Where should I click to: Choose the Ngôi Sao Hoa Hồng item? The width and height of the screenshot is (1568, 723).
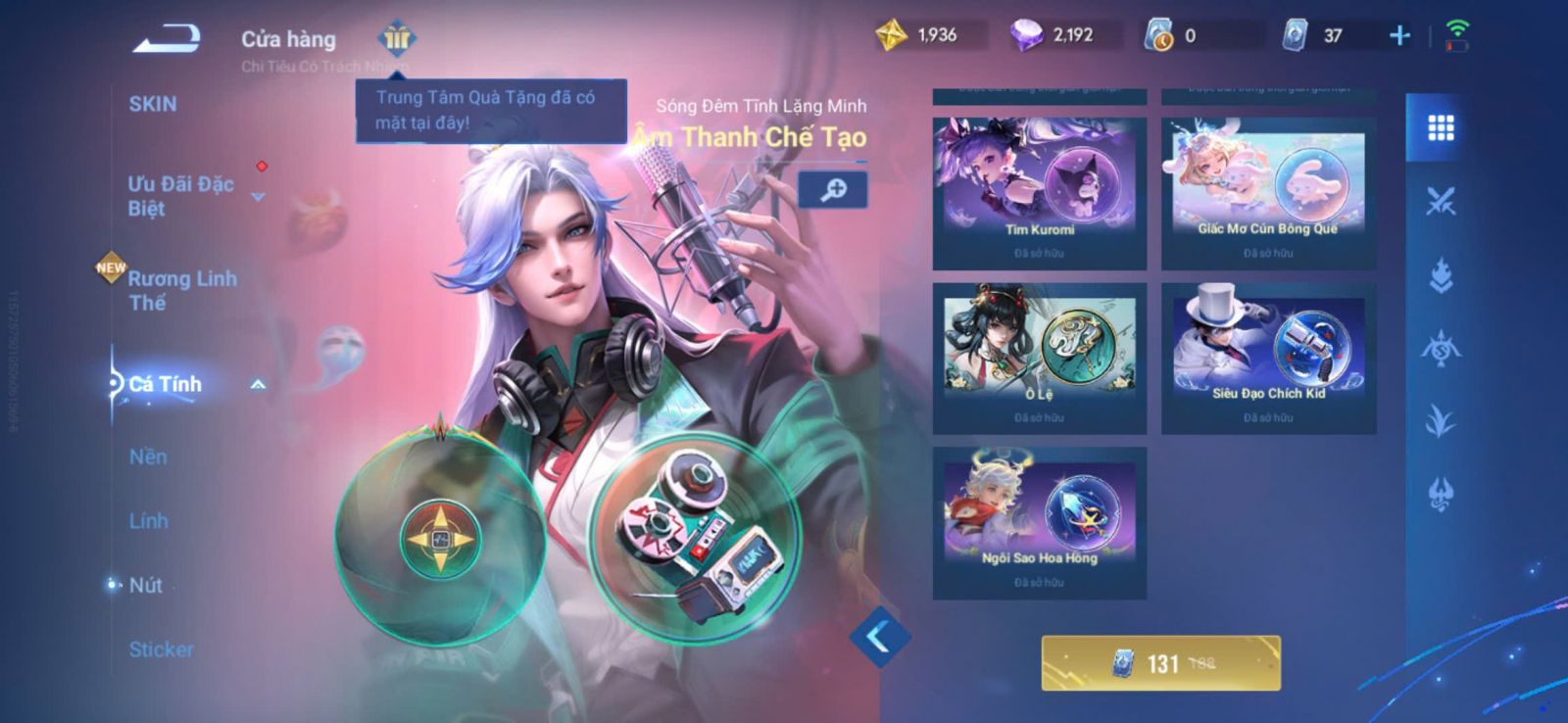click(1039, 522)
